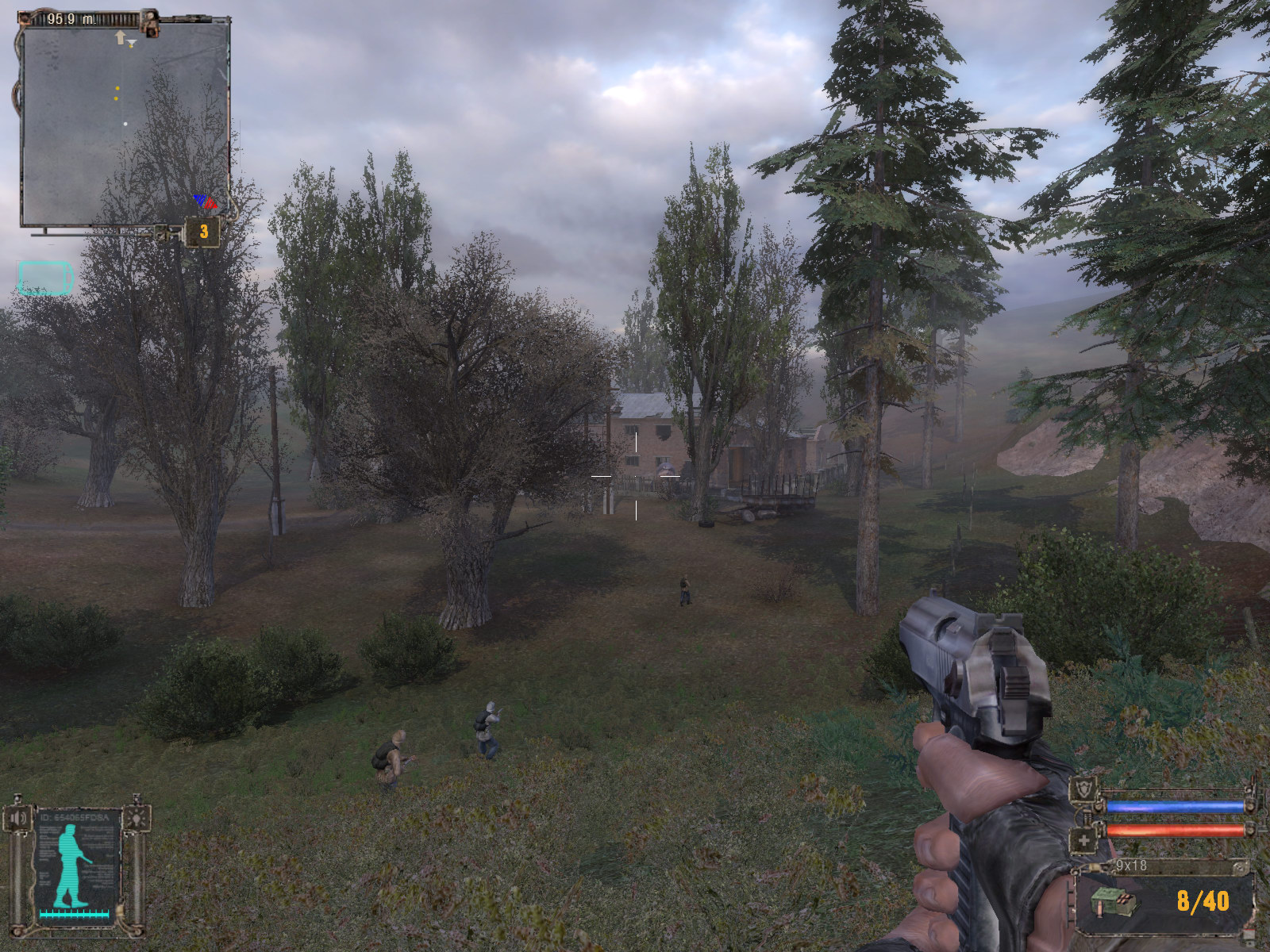Click the cyan battery charge icon
The image size is (1270, 952).
45,278
